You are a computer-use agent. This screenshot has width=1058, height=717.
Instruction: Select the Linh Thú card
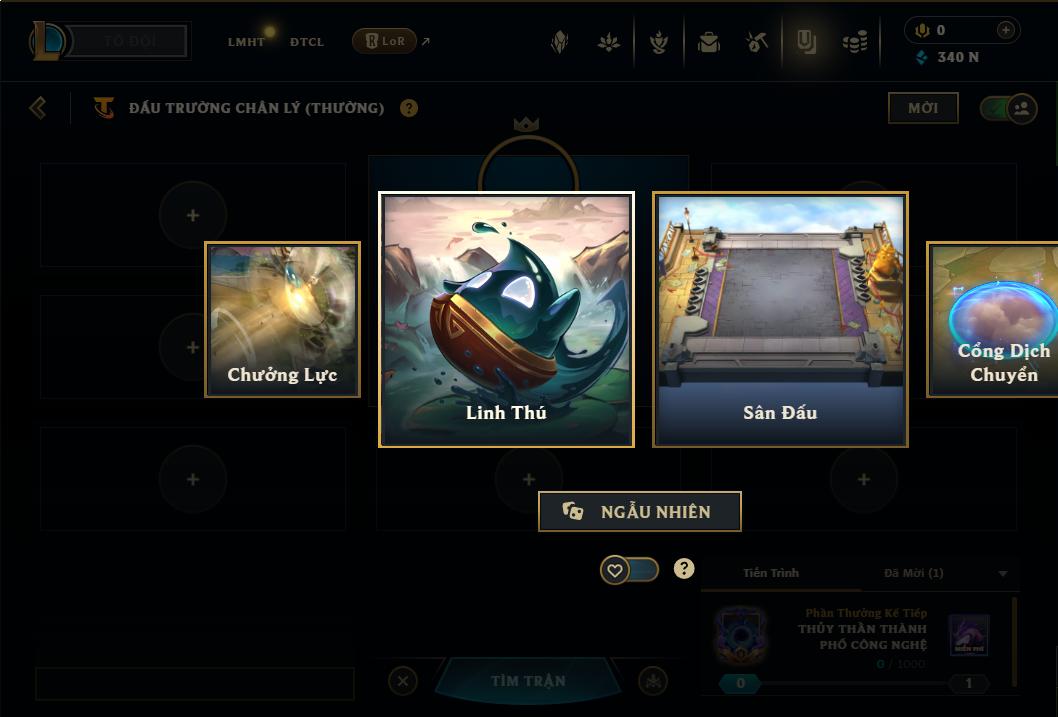tap(506, 319)
